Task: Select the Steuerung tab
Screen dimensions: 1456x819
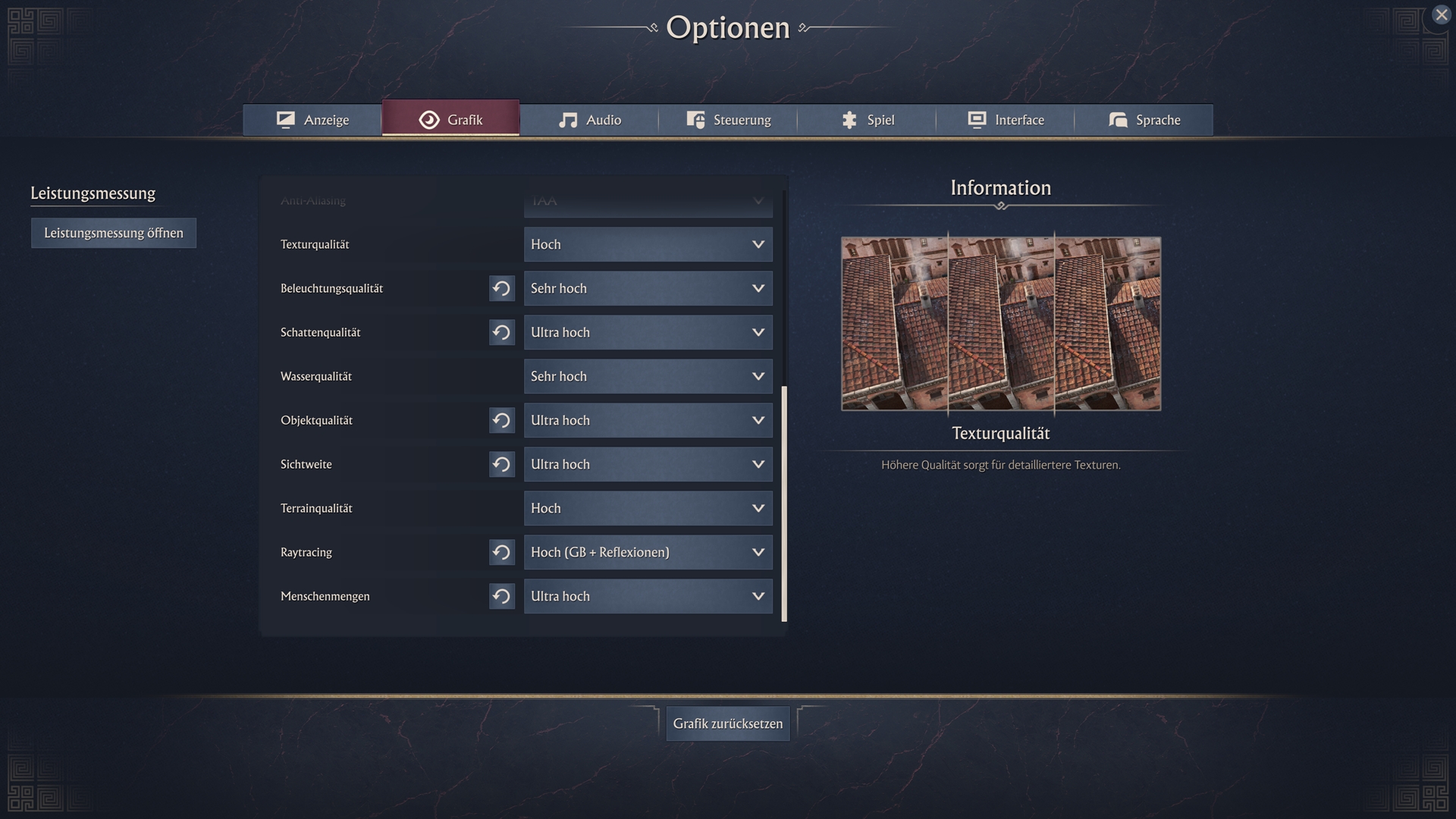Action: click(x=728, y=120)
